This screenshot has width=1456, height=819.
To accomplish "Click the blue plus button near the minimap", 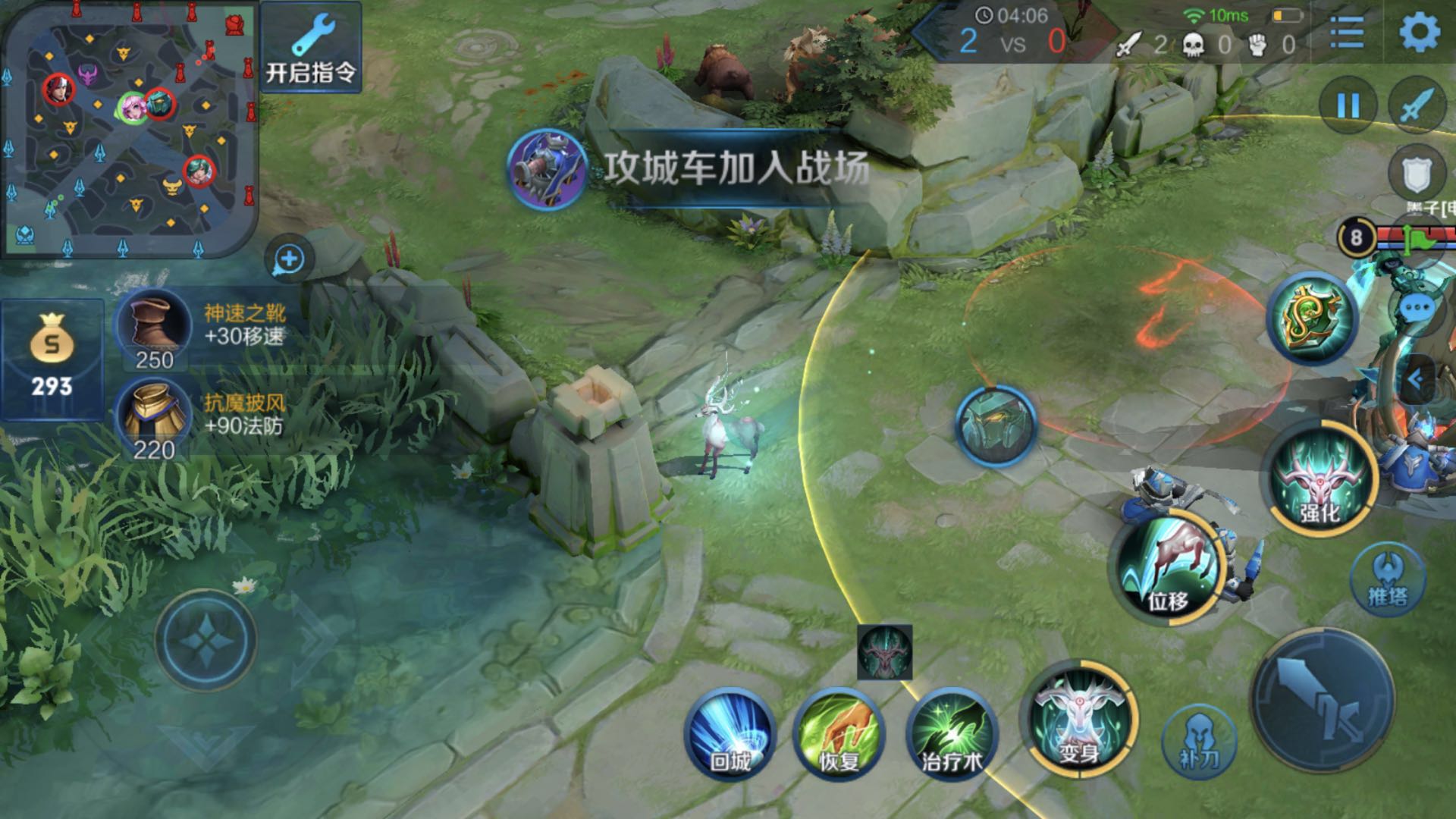I will pyautogui.click(x=289, y=259).
